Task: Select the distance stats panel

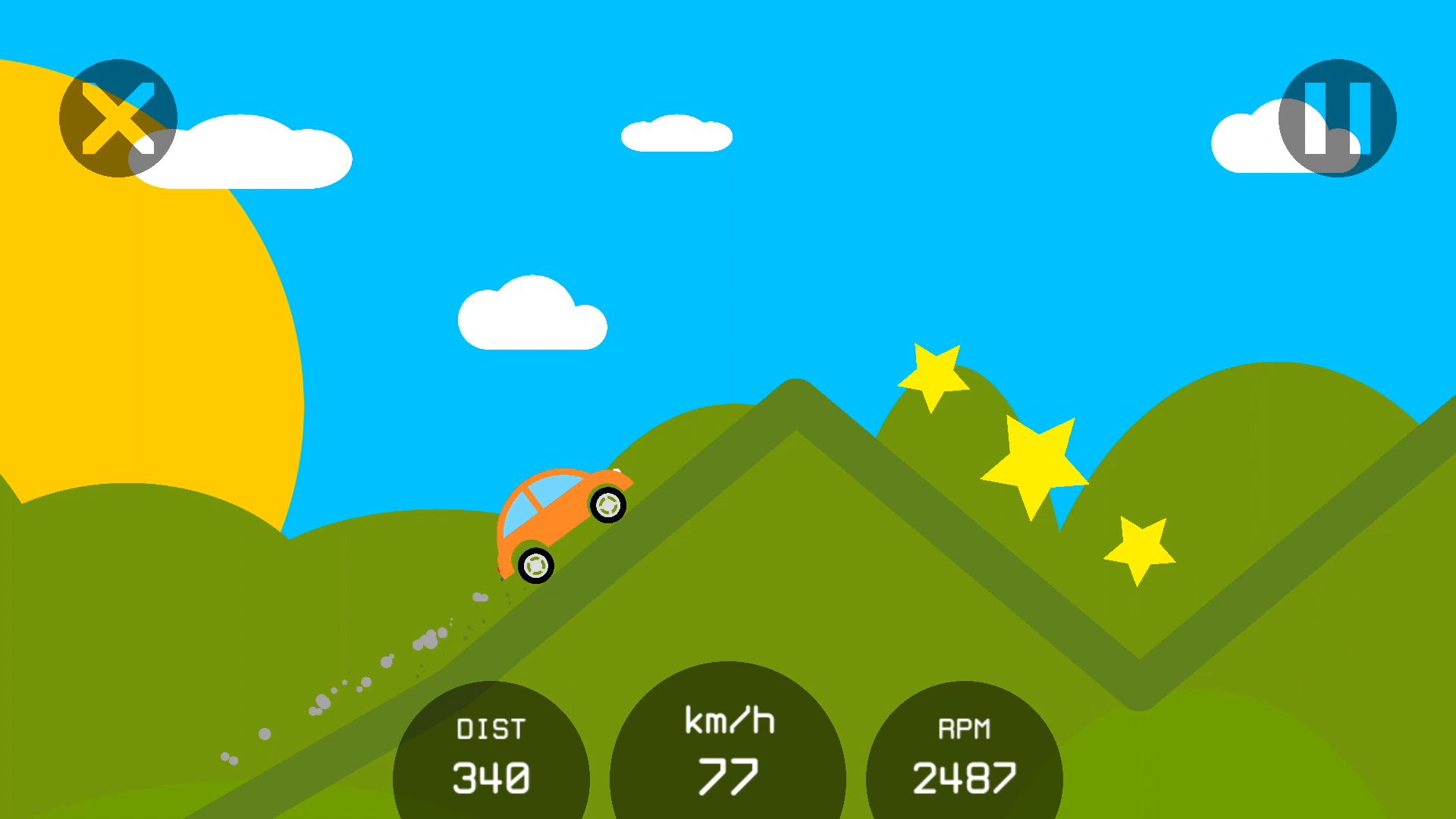Action: pyautogui.click(x=491, y=751)
